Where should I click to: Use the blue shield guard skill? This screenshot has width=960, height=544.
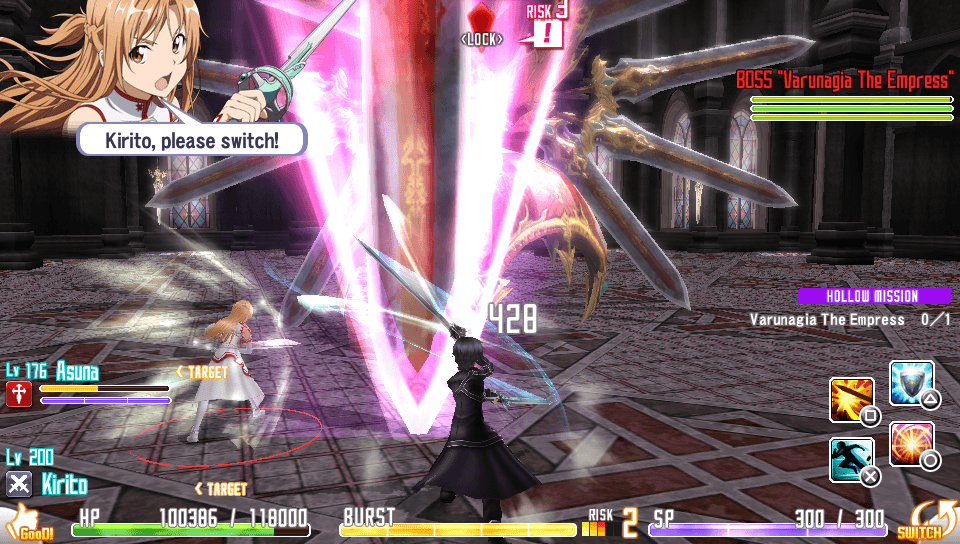pos(911,382)
